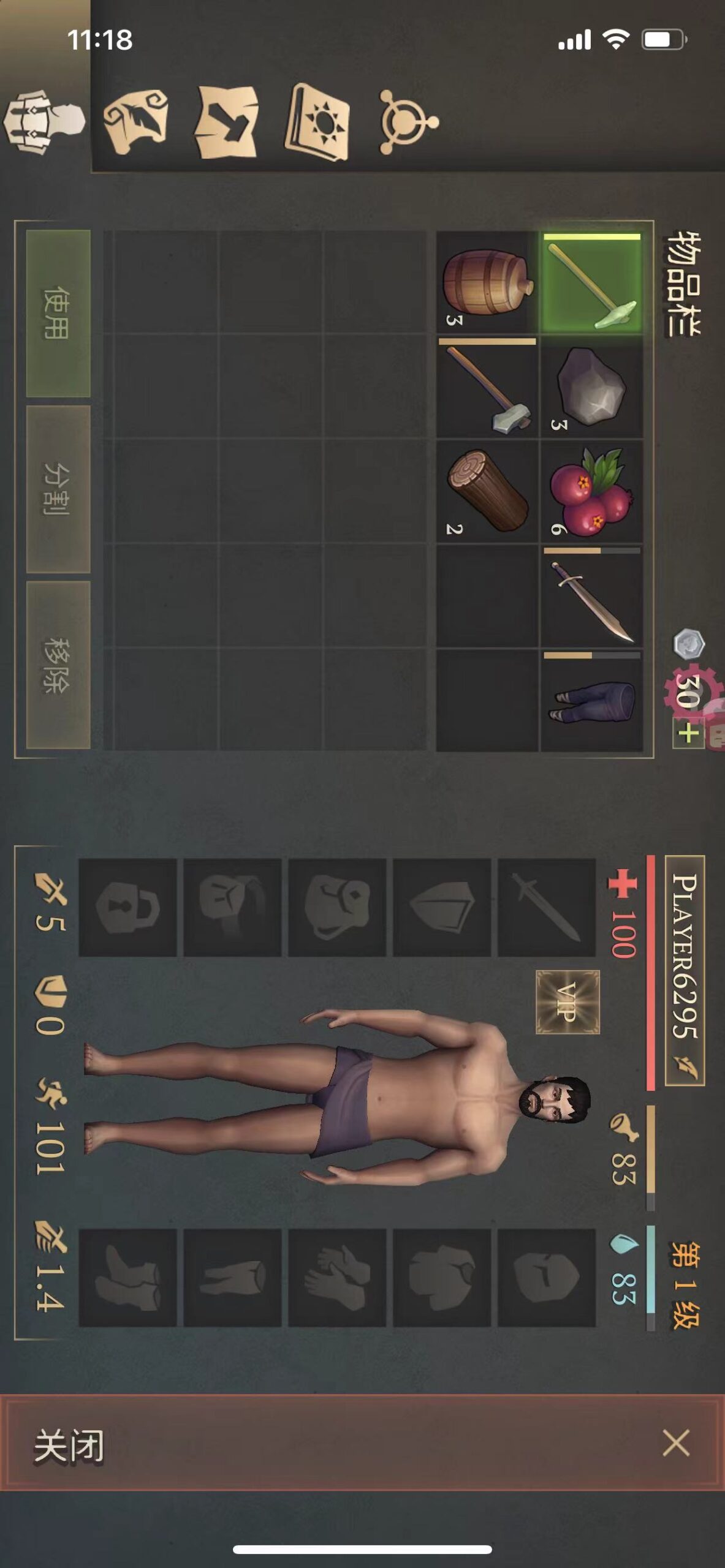Viewport: 725px width, 1568px height.
Task: Open the map tab with arrow
Action: [227, 121]
